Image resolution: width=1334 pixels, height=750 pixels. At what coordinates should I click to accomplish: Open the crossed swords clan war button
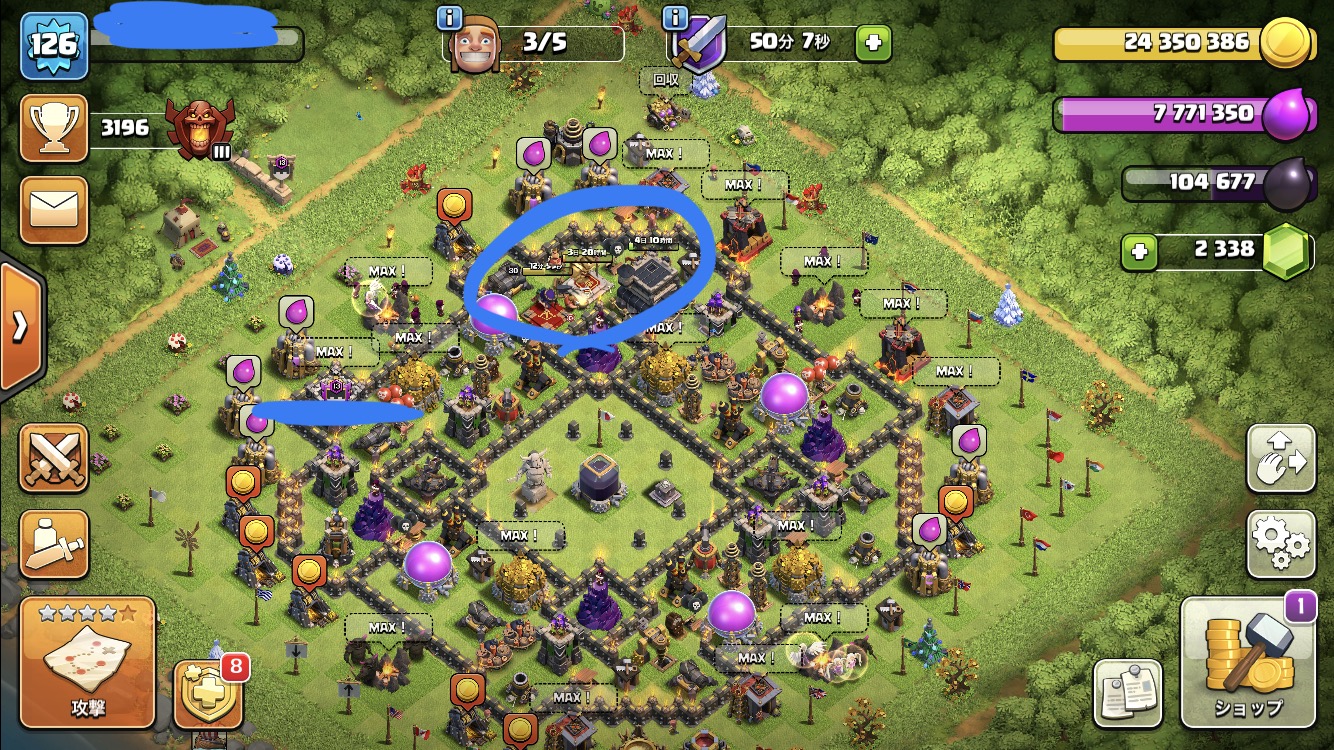[54, 459]
